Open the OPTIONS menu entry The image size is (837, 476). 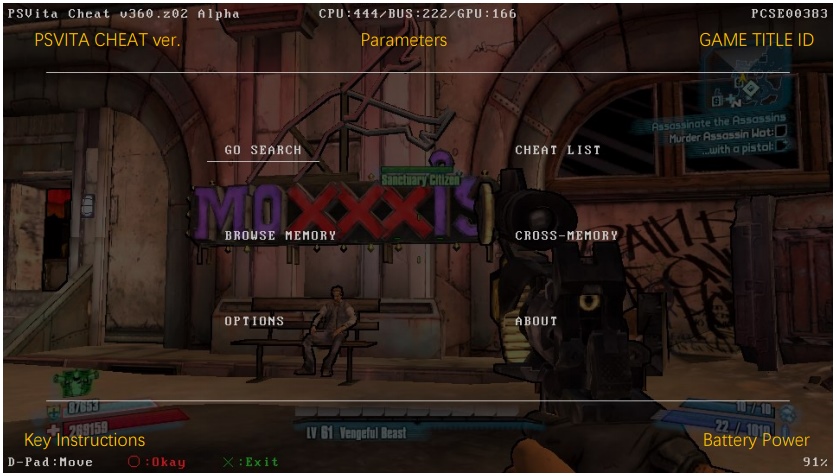click(254, 322)
